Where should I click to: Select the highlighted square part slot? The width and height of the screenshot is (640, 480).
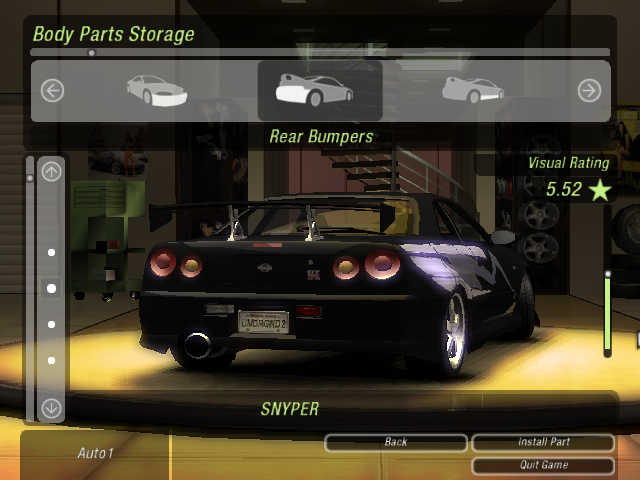(52, 288)
